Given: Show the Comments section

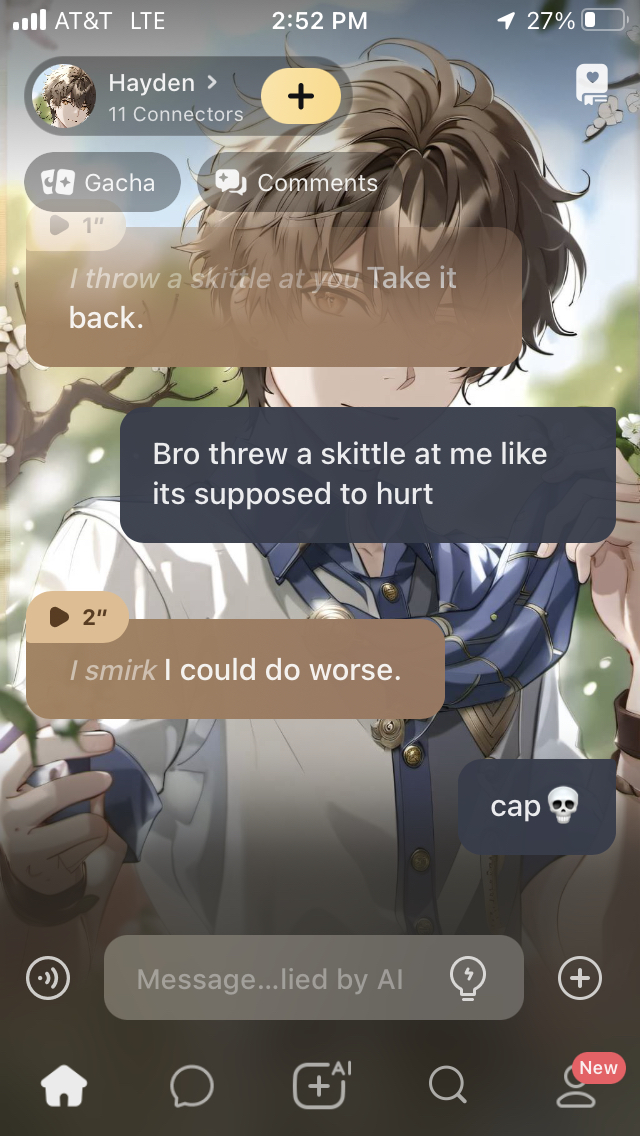Looking at the screenshot, I should coord(297,183).
